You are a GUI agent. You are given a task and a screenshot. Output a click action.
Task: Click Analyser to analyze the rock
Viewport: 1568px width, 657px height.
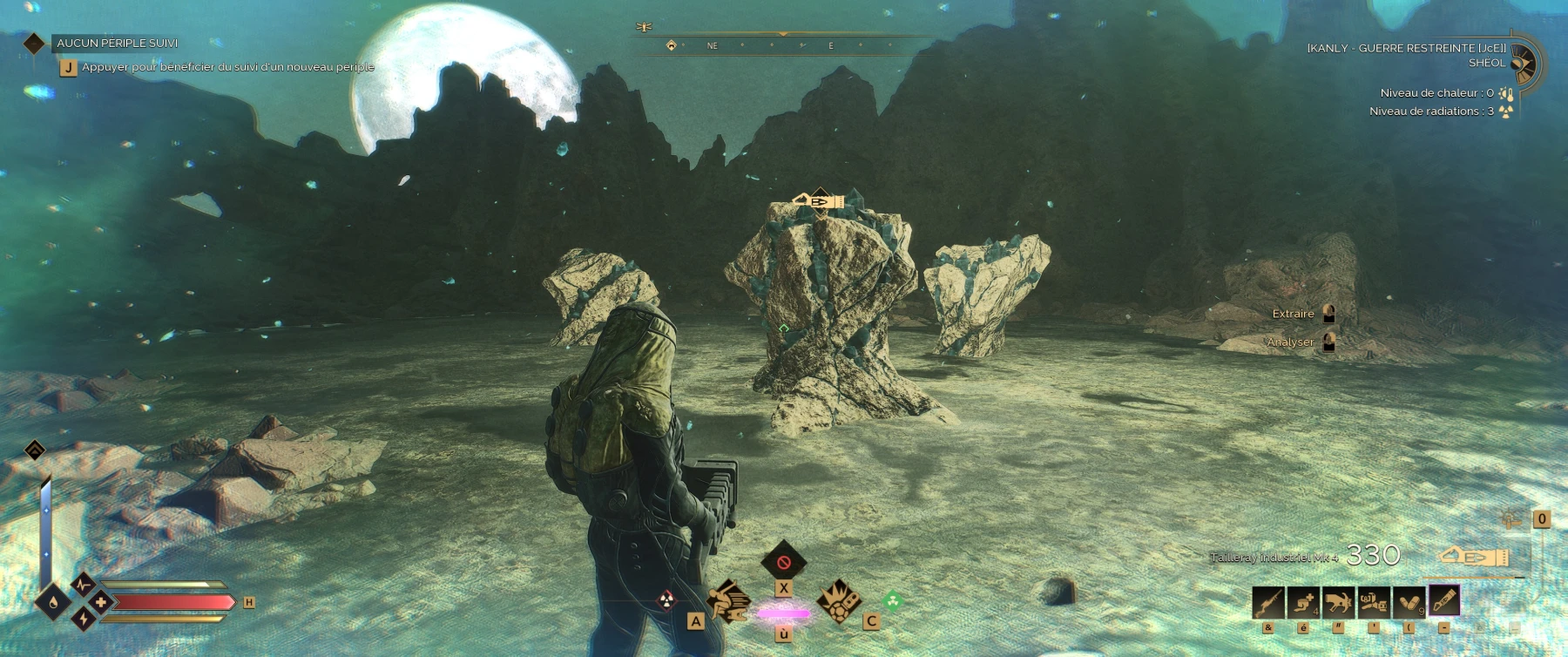1290,342
